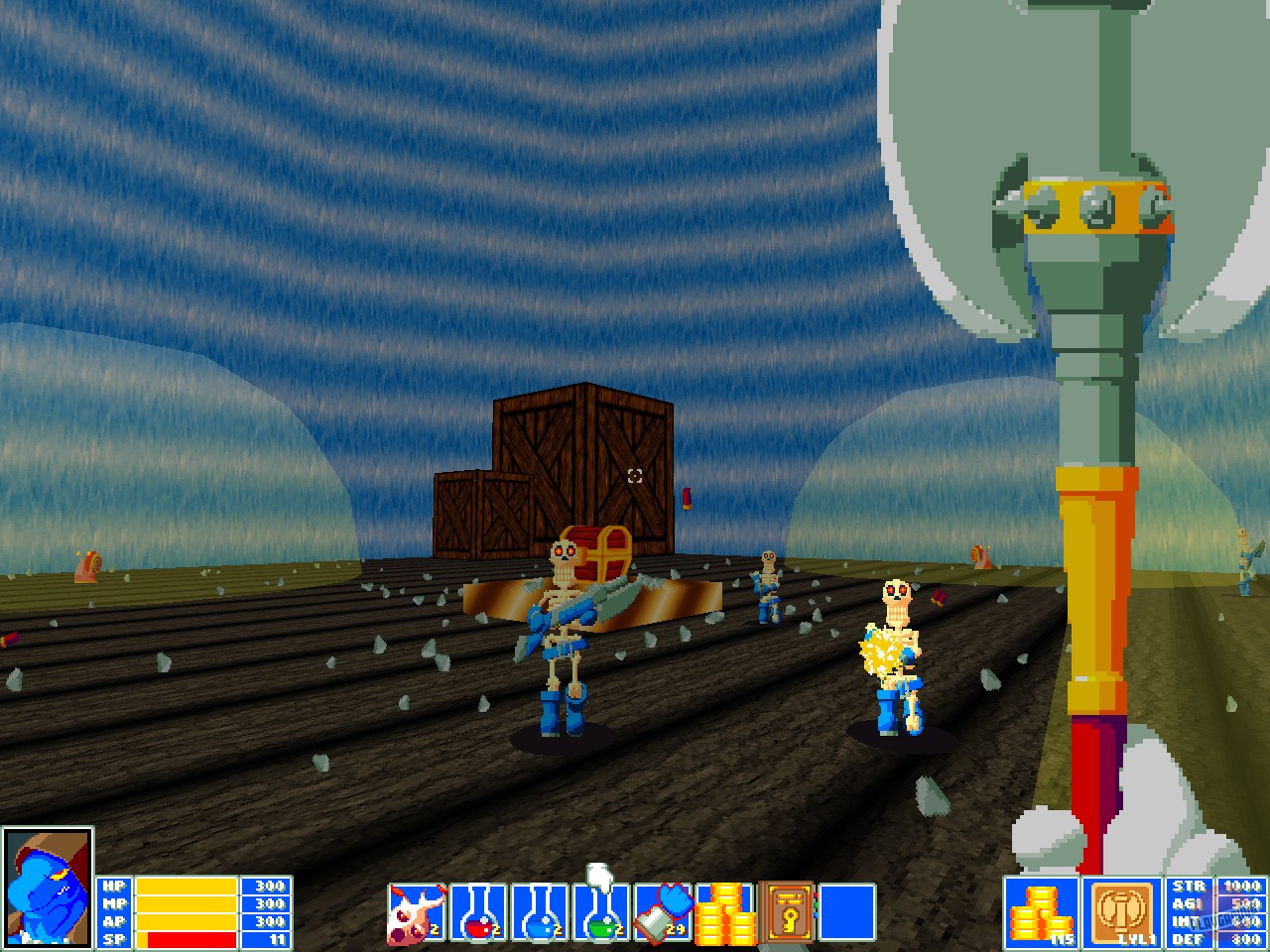Click the gold pile icon showing 115

click(1040, 912)
